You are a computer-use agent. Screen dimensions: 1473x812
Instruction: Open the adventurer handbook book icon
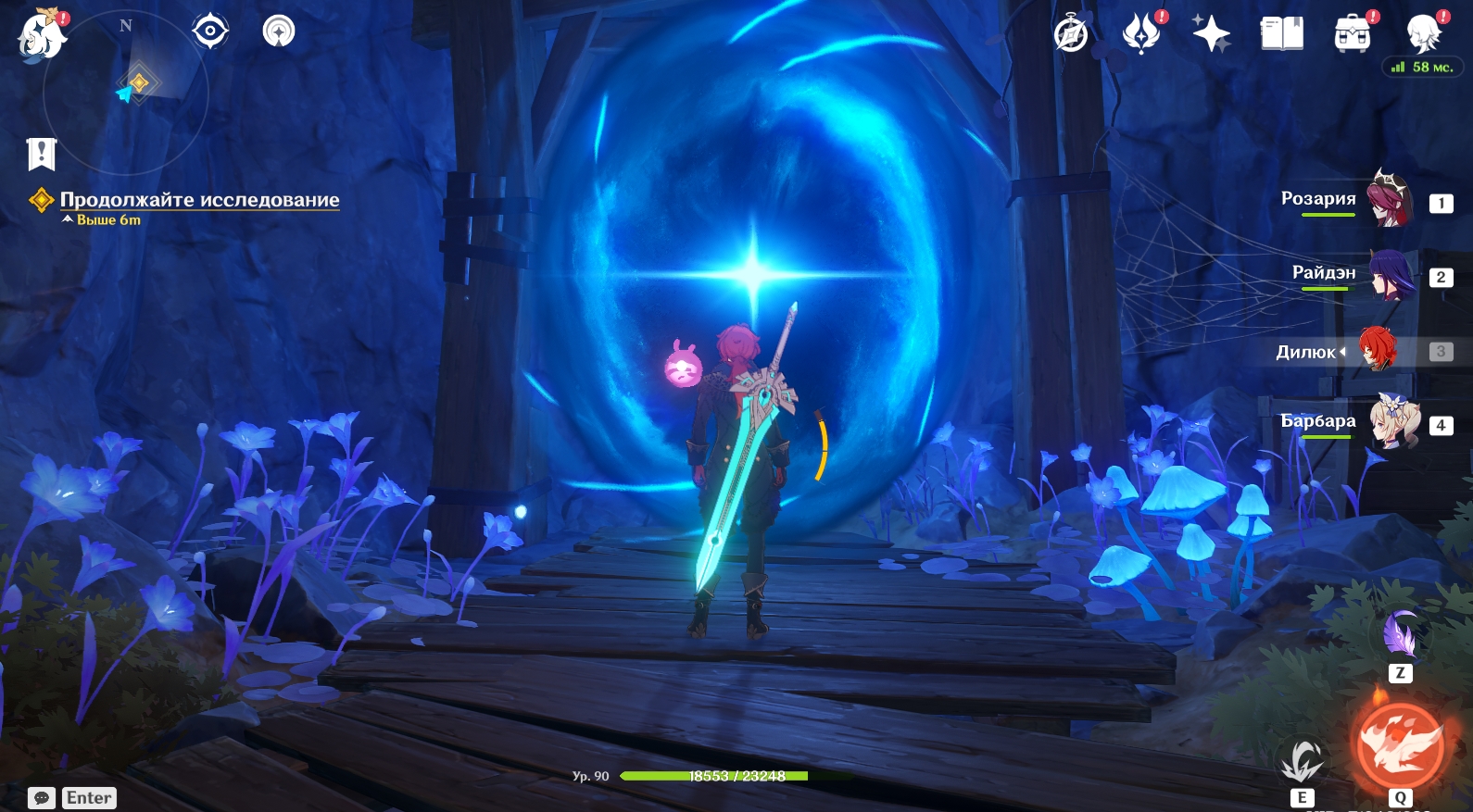(x=1281, y=34)
